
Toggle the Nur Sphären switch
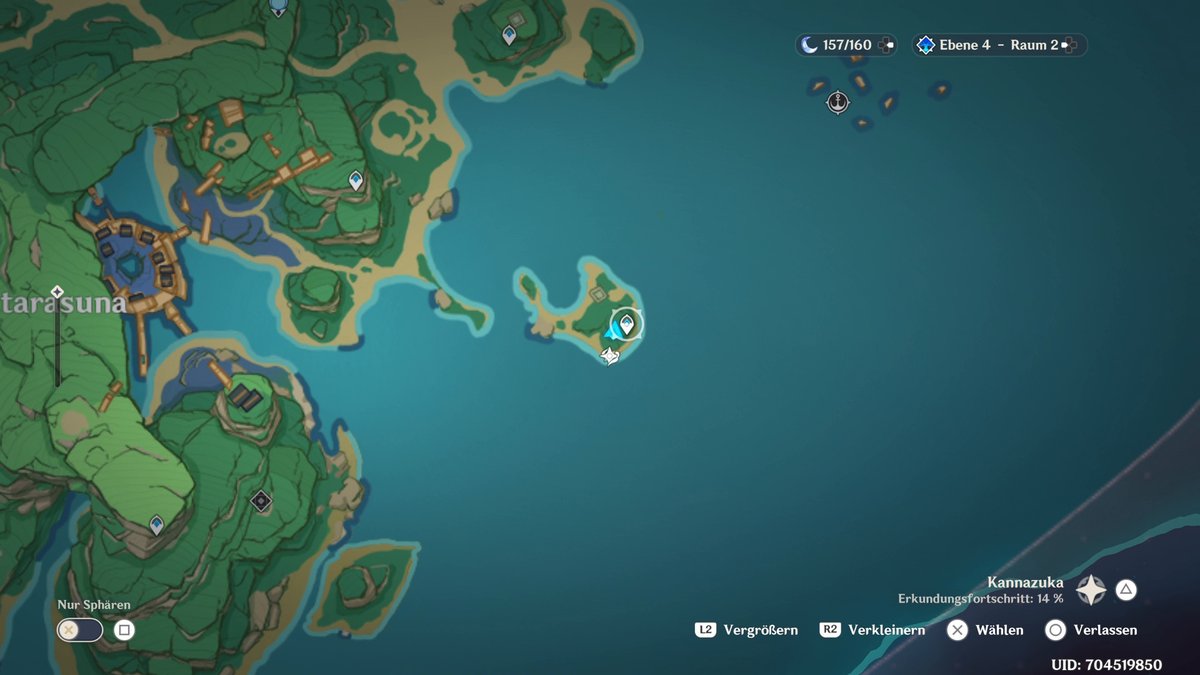(80, 630)
